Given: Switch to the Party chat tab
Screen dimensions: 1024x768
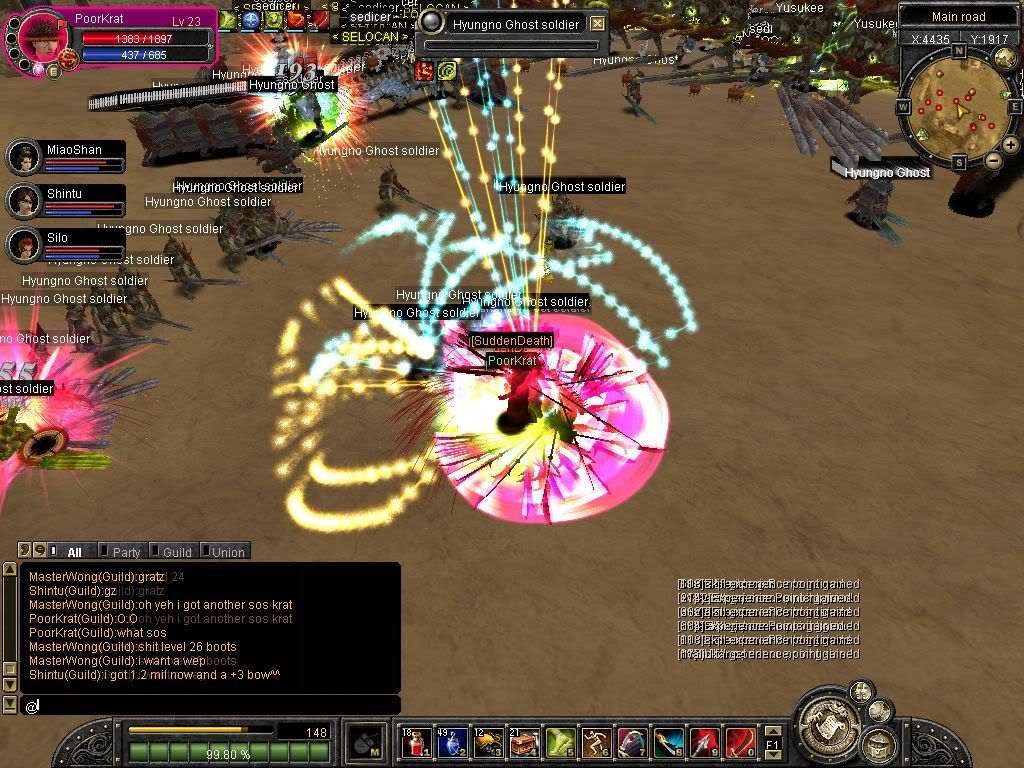Looking at the screenshot, I should tap(126, 552).
